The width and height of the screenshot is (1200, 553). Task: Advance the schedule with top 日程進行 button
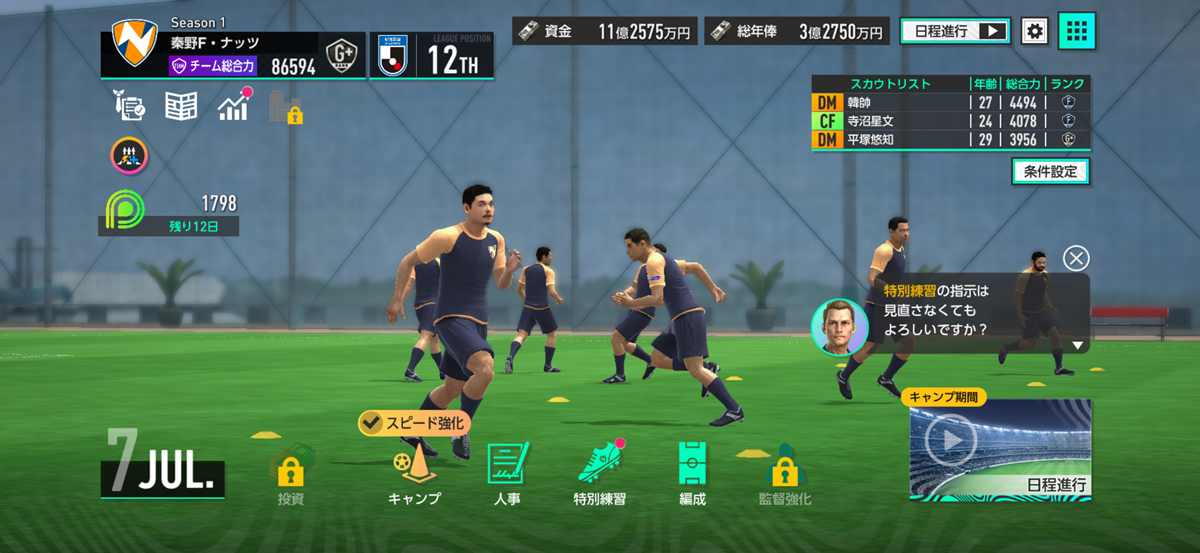(x=955, y=31)
